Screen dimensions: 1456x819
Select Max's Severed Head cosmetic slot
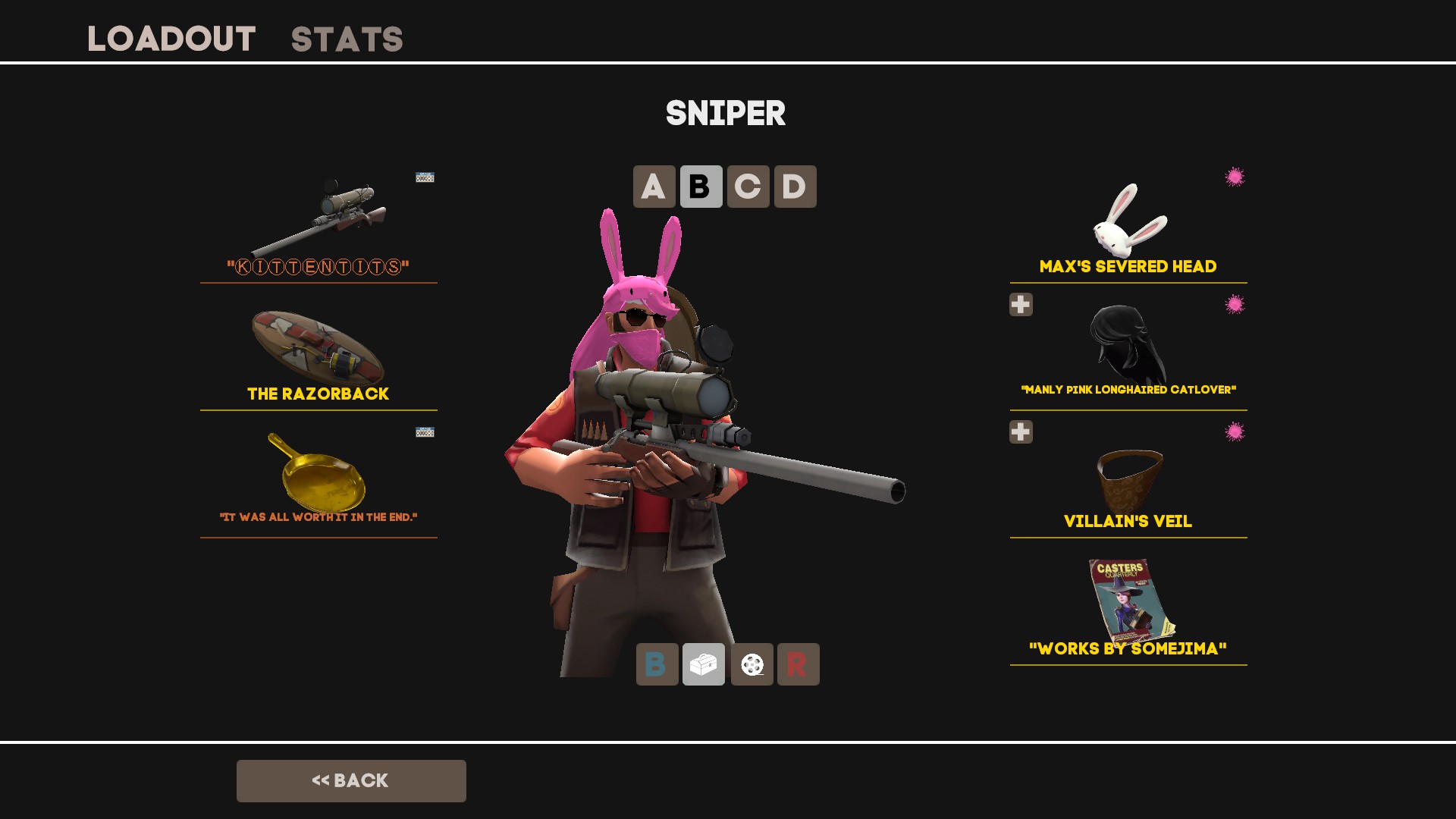pos(1128,224)
